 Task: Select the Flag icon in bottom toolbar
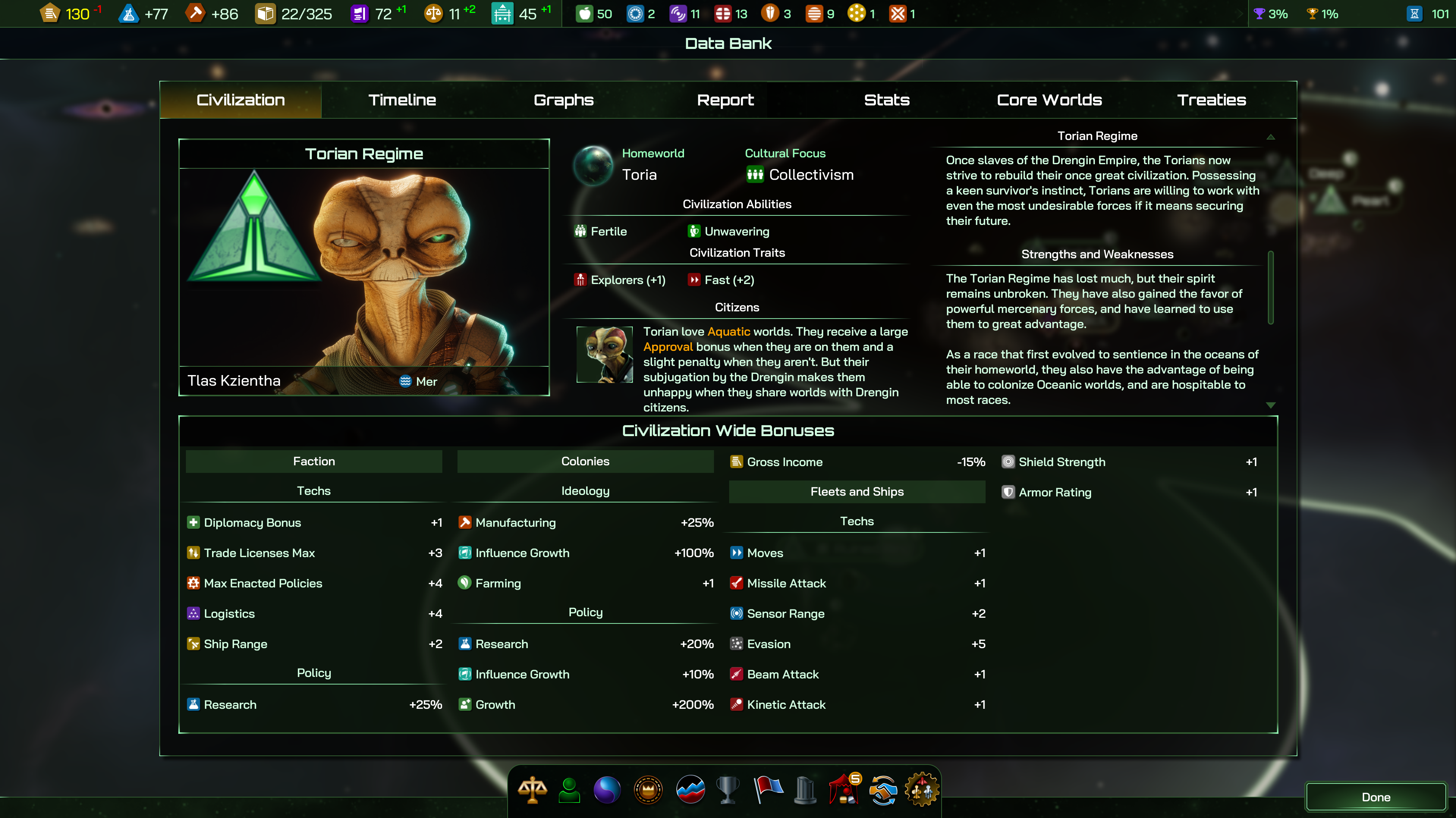(768, 790)
